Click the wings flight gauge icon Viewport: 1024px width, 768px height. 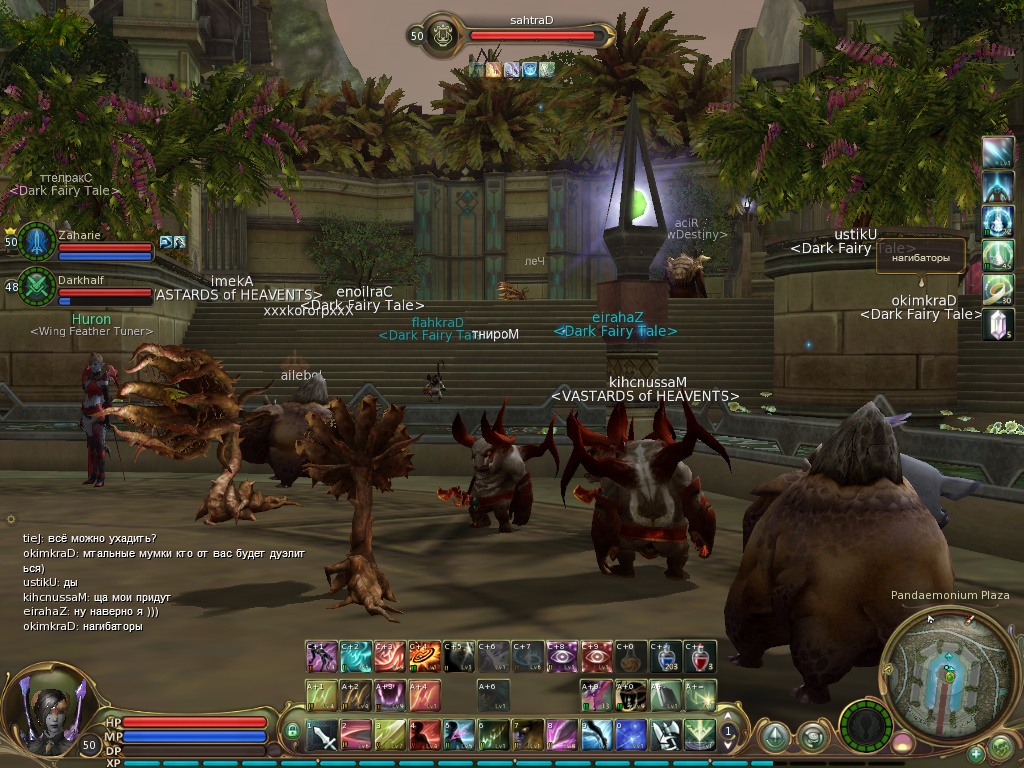click(x=865, y=725)
